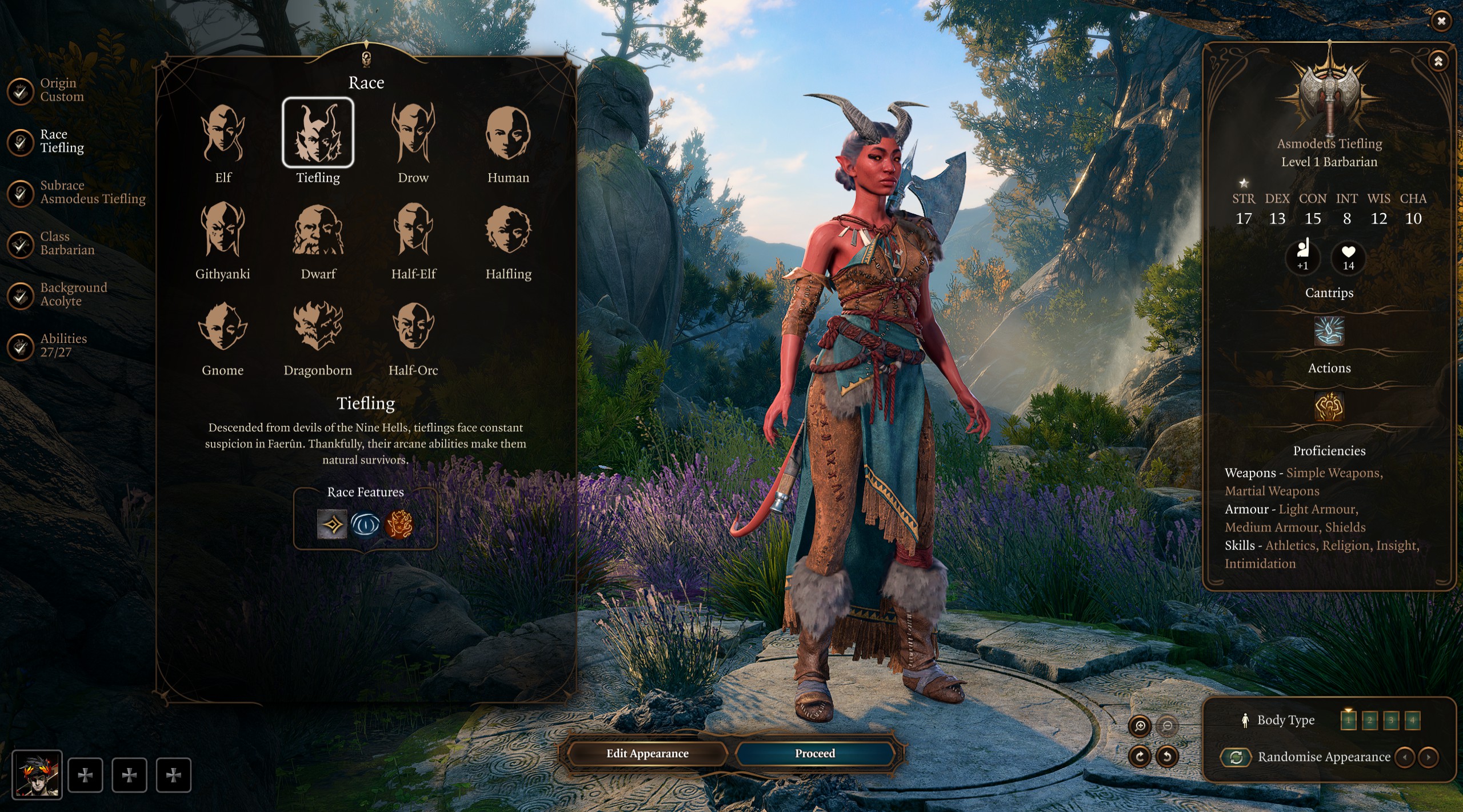Choose the Gnome race
This screenshot has width=1463, height=812.
coord(223,326)
